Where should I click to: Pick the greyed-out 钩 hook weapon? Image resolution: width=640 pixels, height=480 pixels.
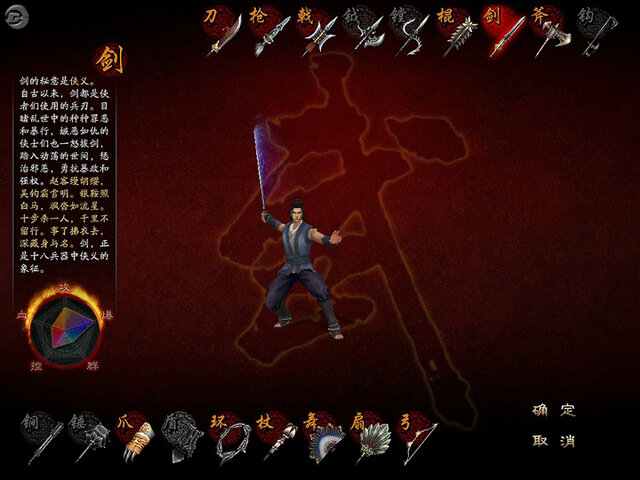pos(596,32)
